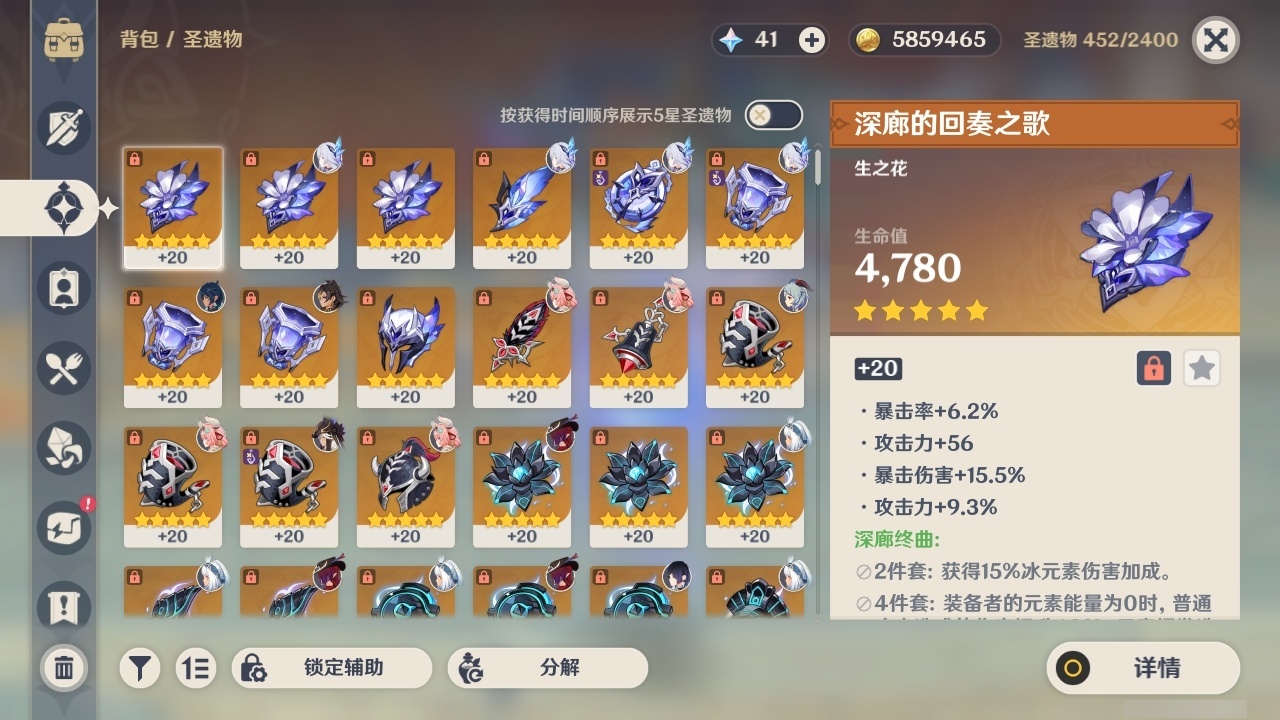This screenshot has width=1280, height=720.
Task: Open the backpack icon at sidebar top
Action: pos(63,40)
